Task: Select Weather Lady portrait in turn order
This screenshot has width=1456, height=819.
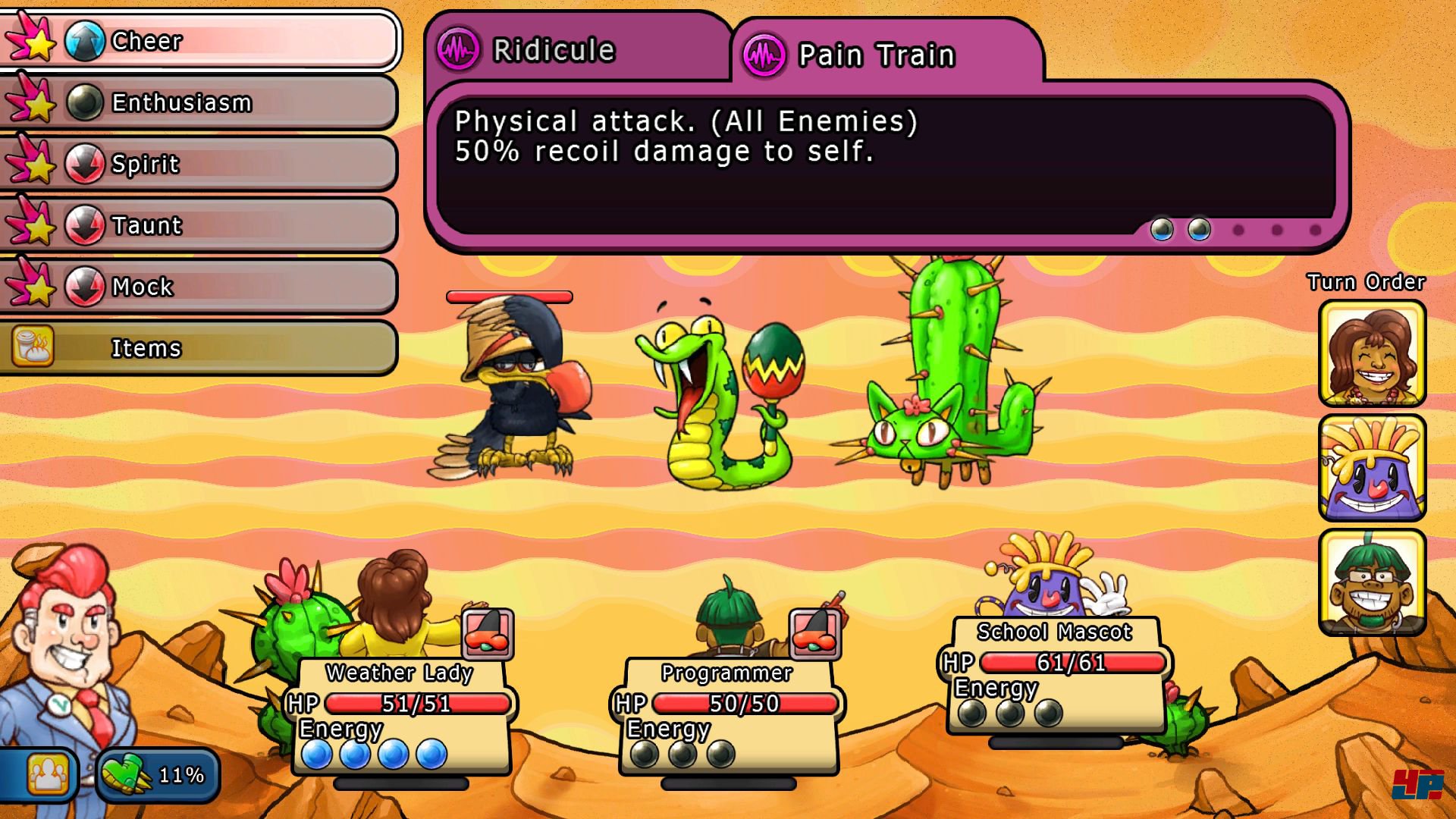Action: [1372, 353]
